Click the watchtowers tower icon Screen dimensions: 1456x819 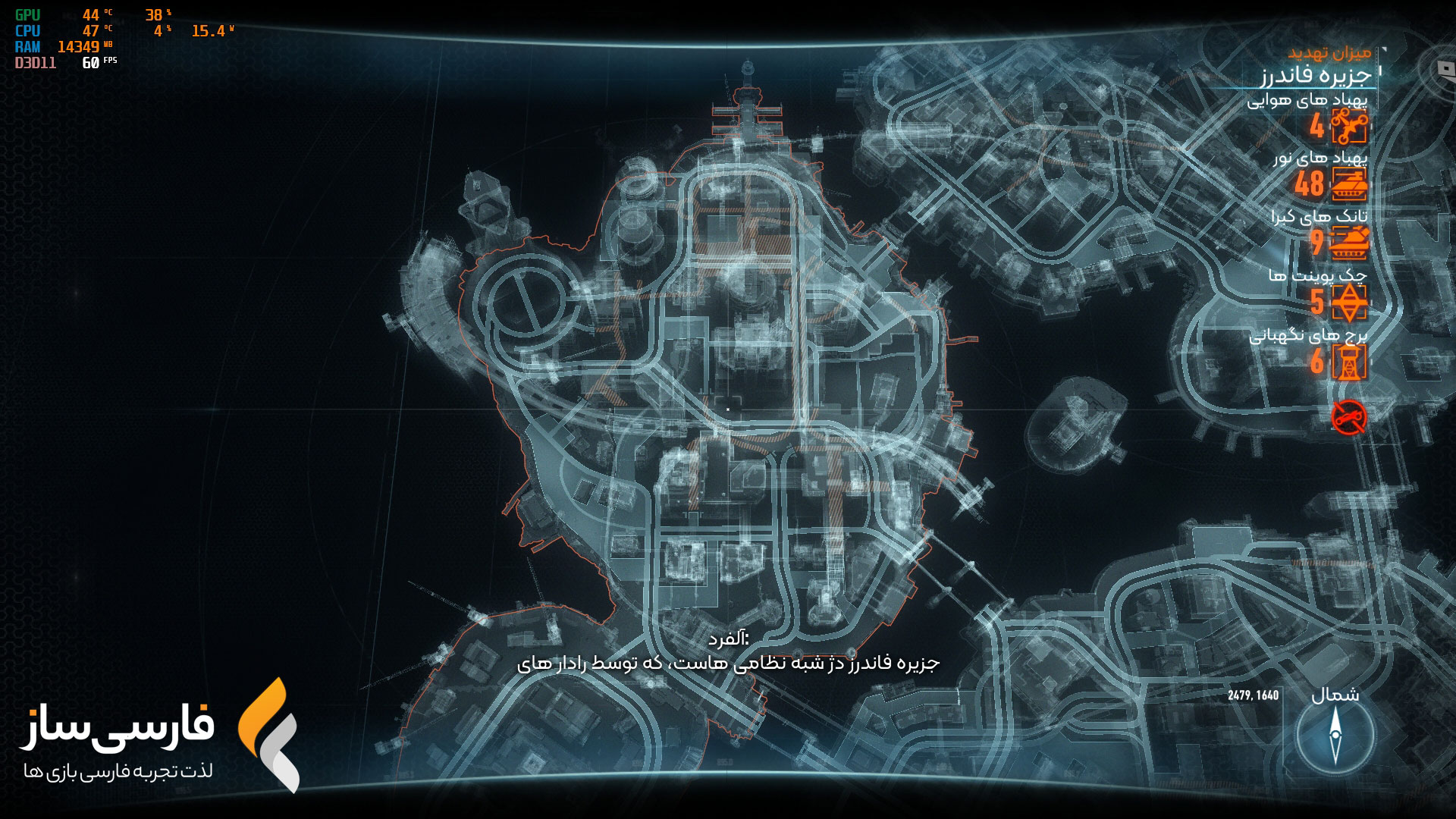(x=1350, y=362)
